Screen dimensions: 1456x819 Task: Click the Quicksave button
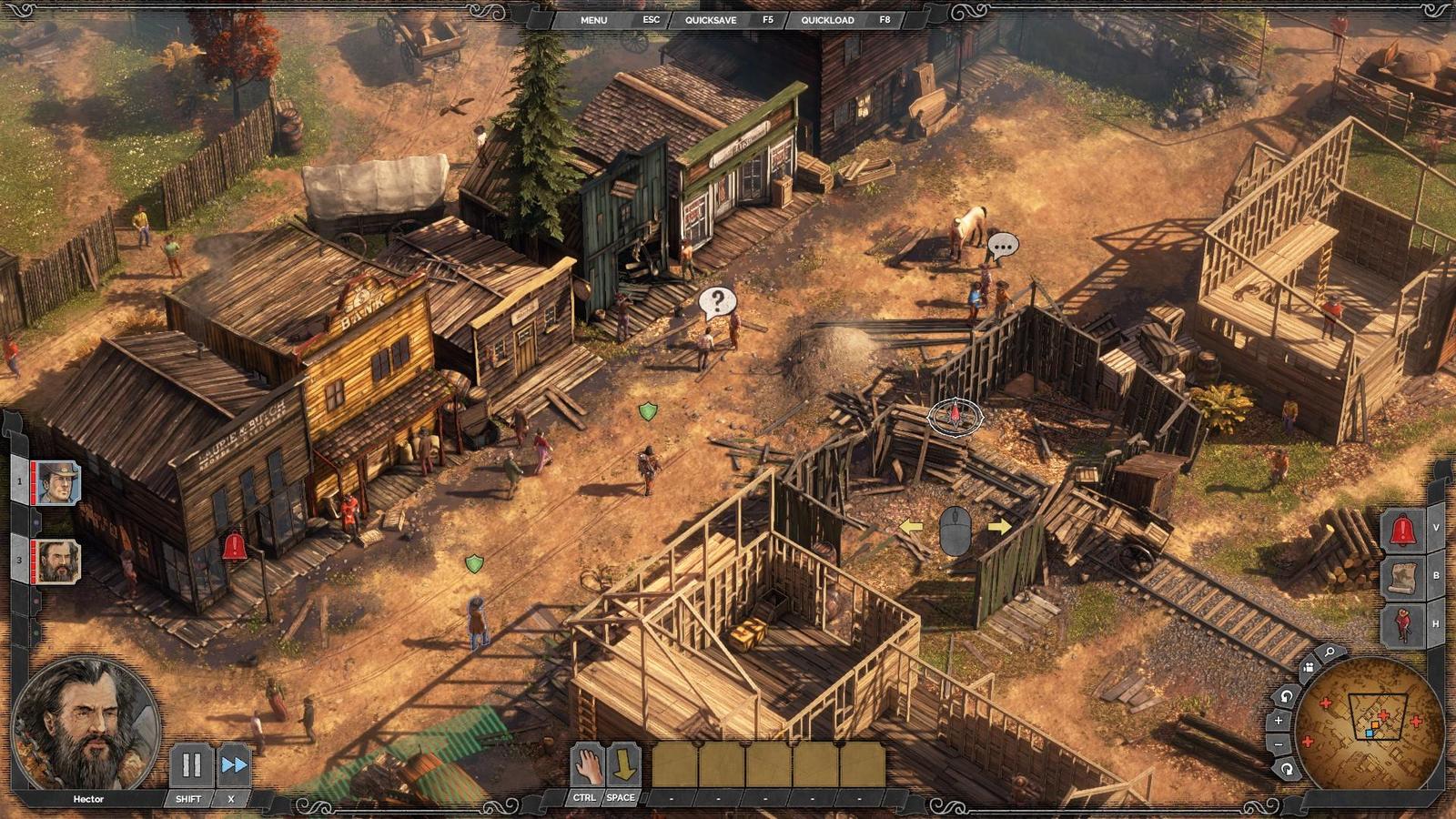(x=711, y=20)
